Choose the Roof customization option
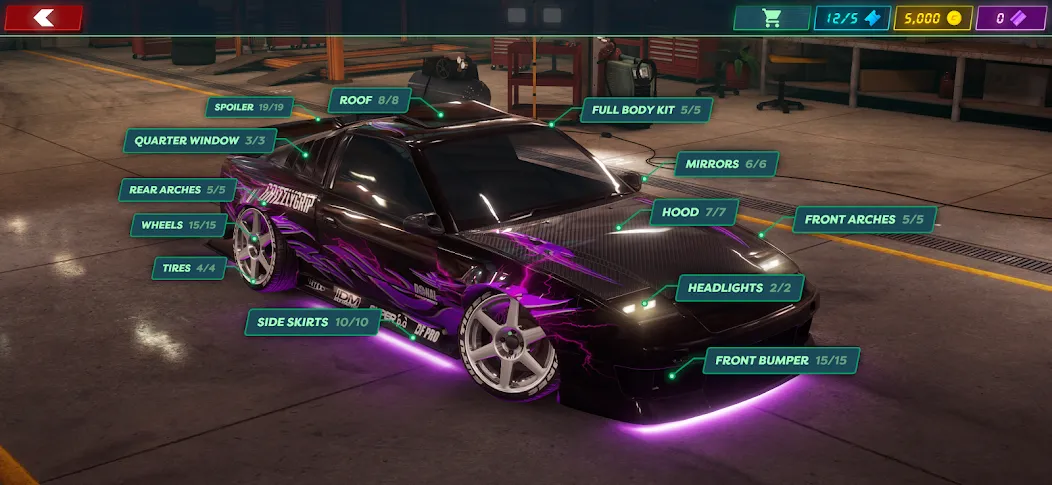This screenshot has height=485, width=1052. tap(369, 100)
